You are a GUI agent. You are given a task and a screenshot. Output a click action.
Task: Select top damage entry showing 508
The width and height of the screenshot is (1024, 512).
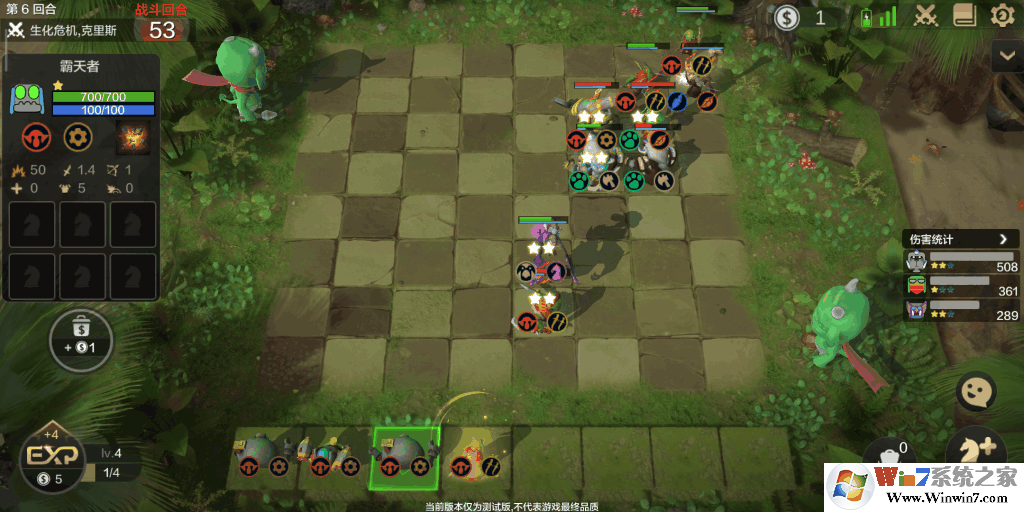[961, 261]
